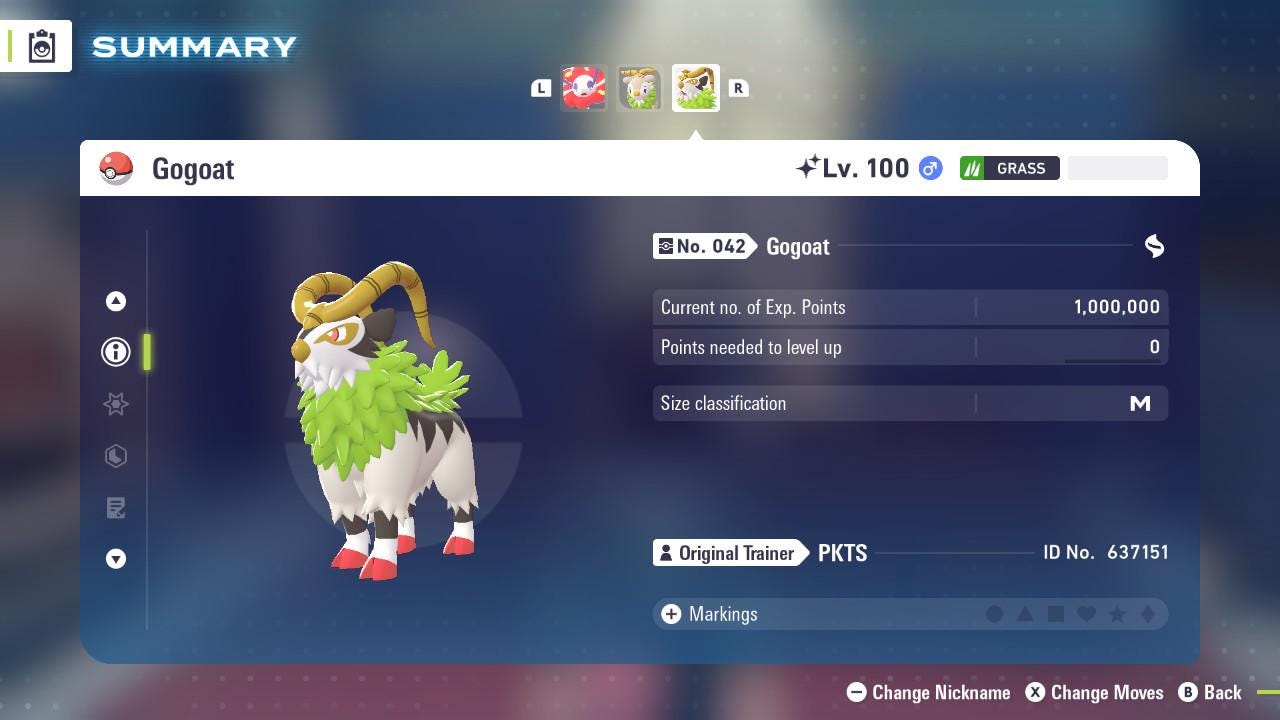This screenshot has height=720, width=1280.
Task: Select the star icon in the left sidebar
Action: (x=116, y=404)
